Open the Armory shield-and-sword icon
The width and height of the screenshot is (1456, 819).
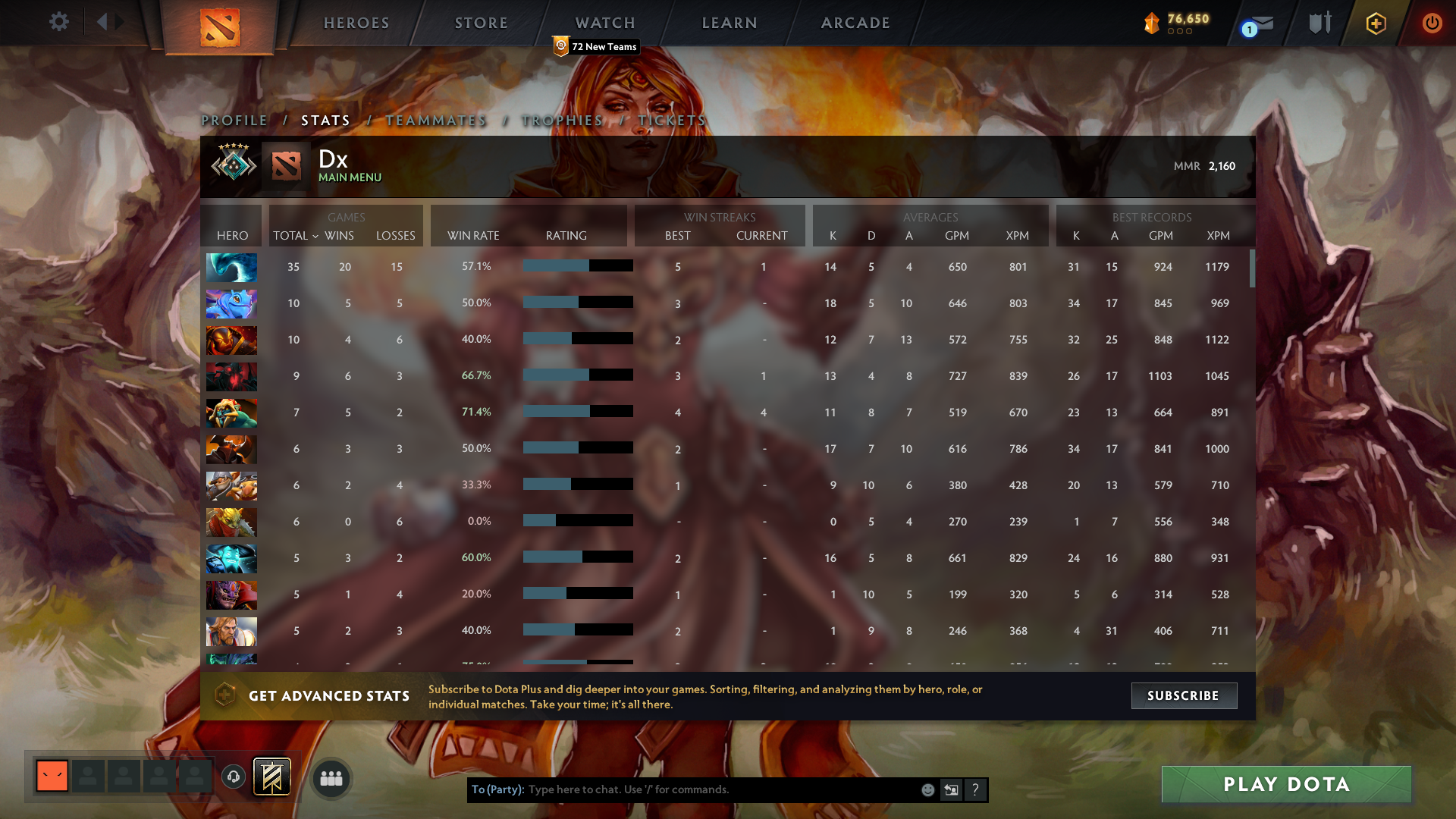point(1319,22)
